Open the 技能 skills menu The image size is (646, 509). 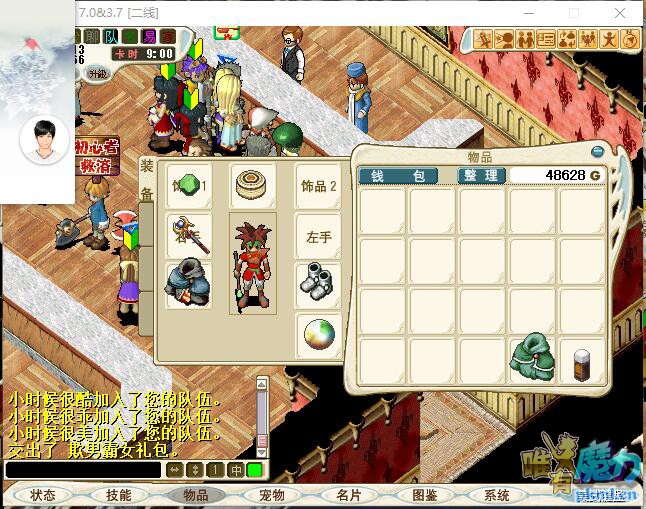(118, 495)
